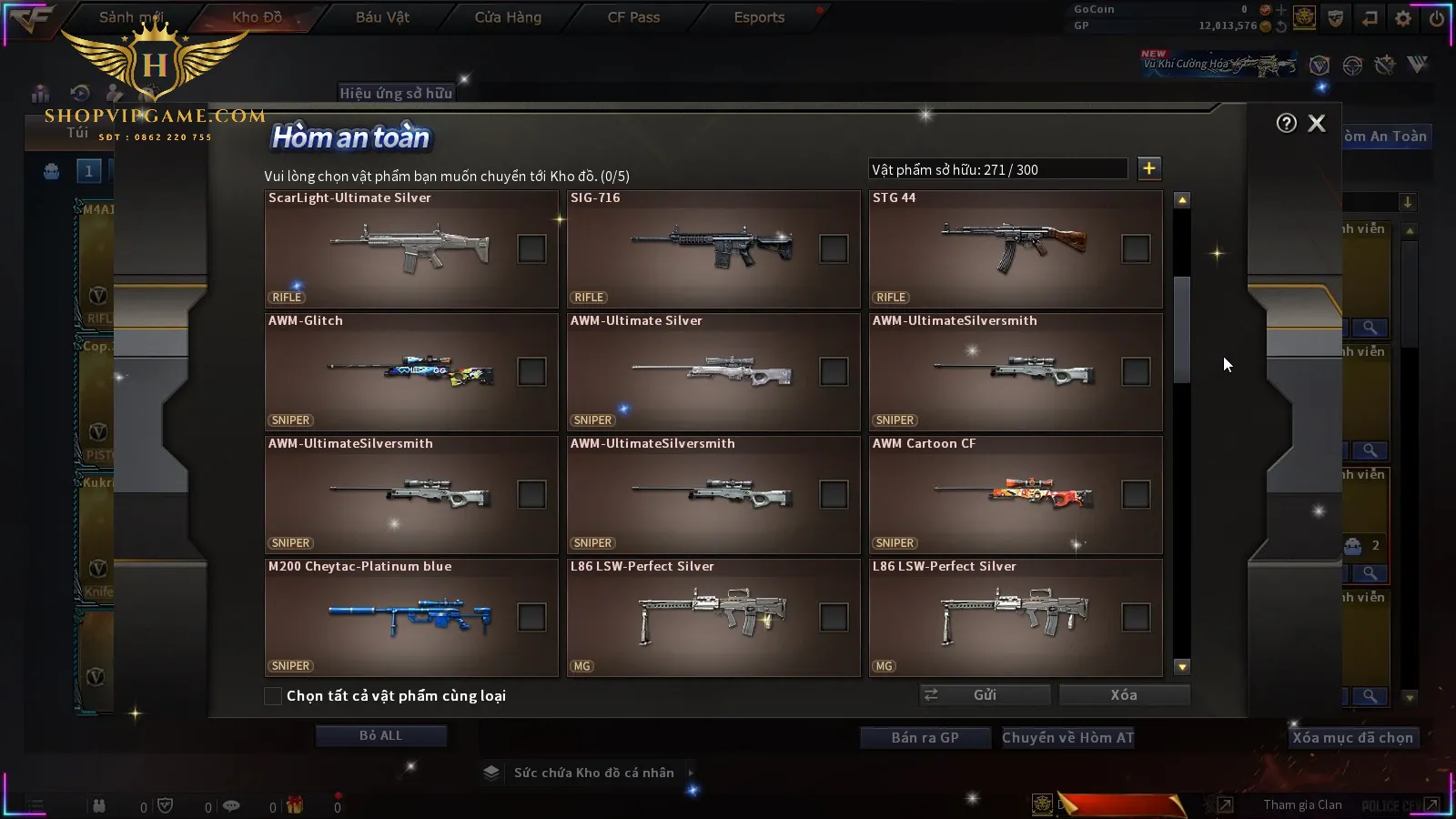Go to the CF Pass tab

(x=633, y=17)
